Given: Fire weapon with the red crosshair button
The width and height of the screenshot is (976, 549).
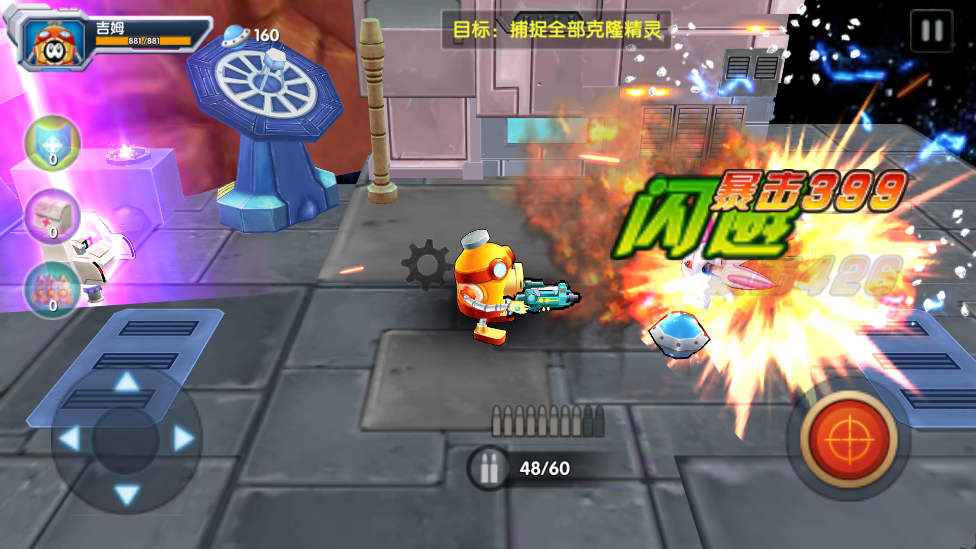Looking at the screenshot, I should coord(848,439).
